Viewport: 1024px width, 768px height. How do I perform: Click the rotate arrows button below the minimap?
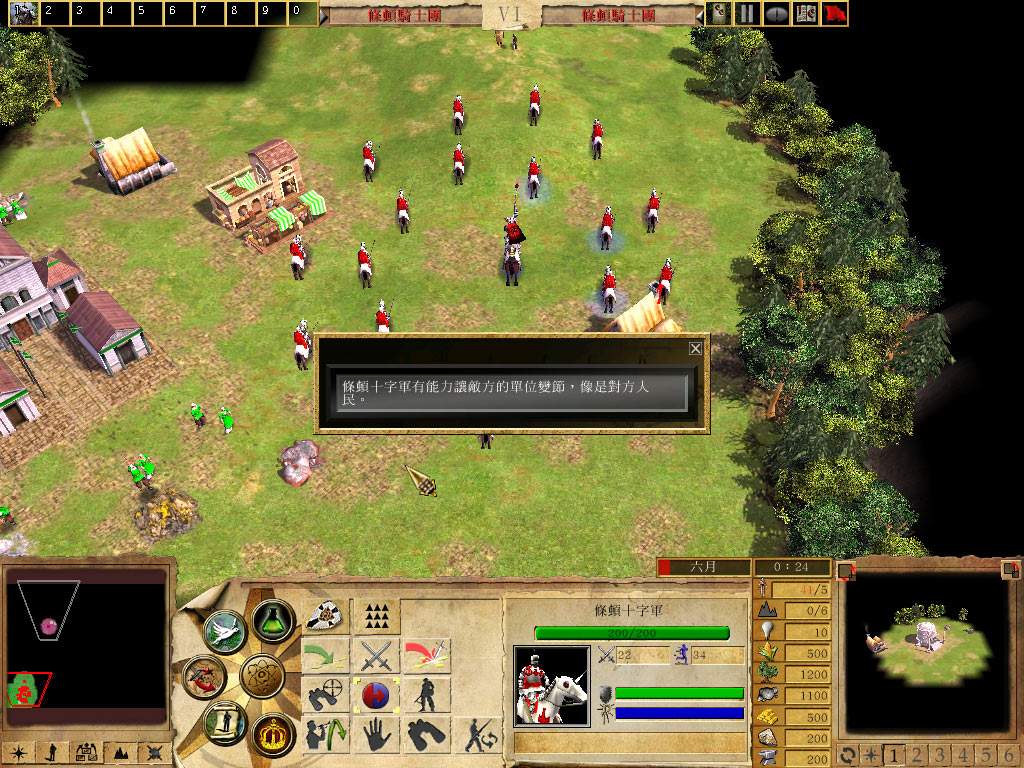848,754
